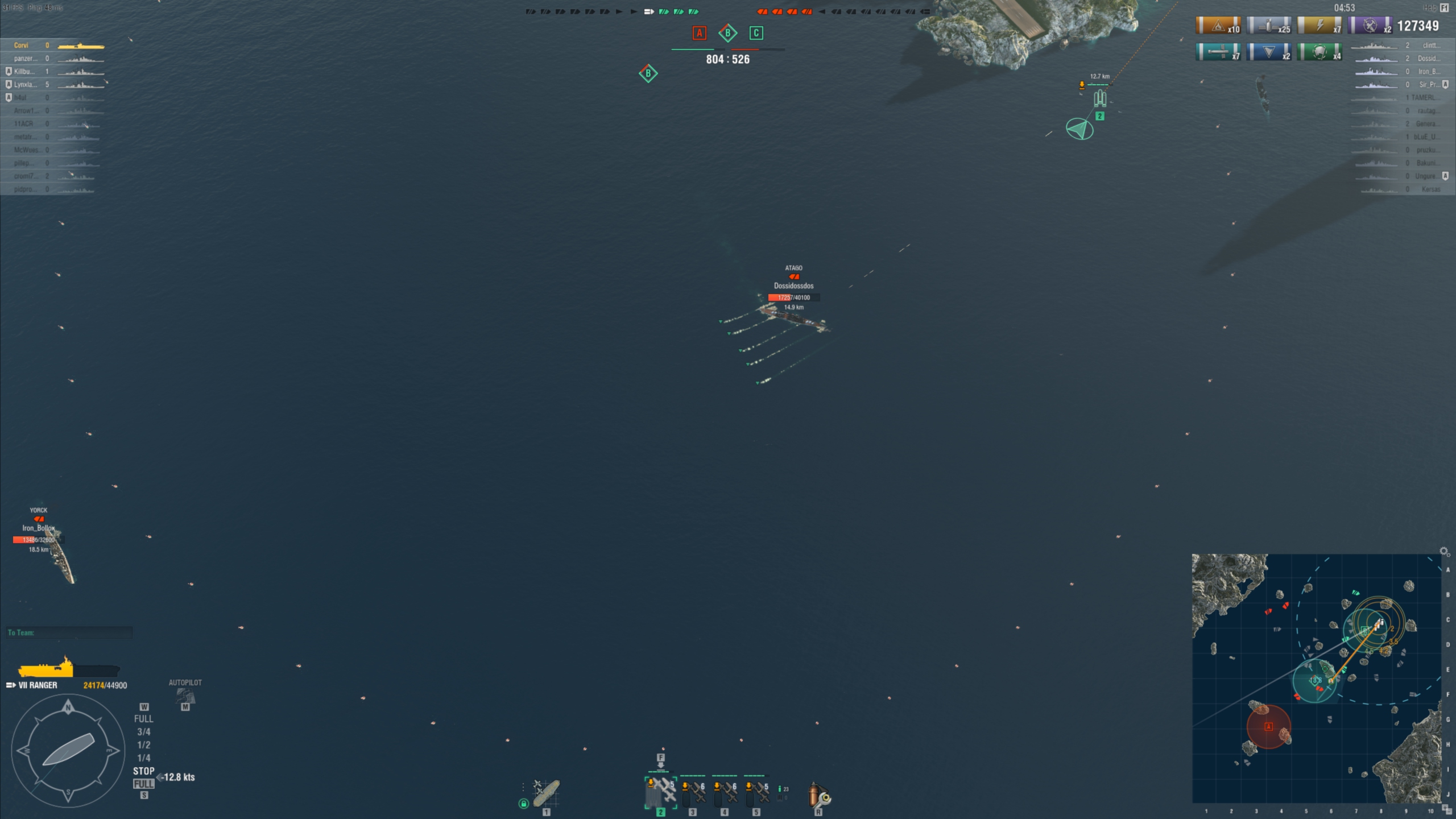
Task: Open the minimap settings gear
Action: (1443, 551)
